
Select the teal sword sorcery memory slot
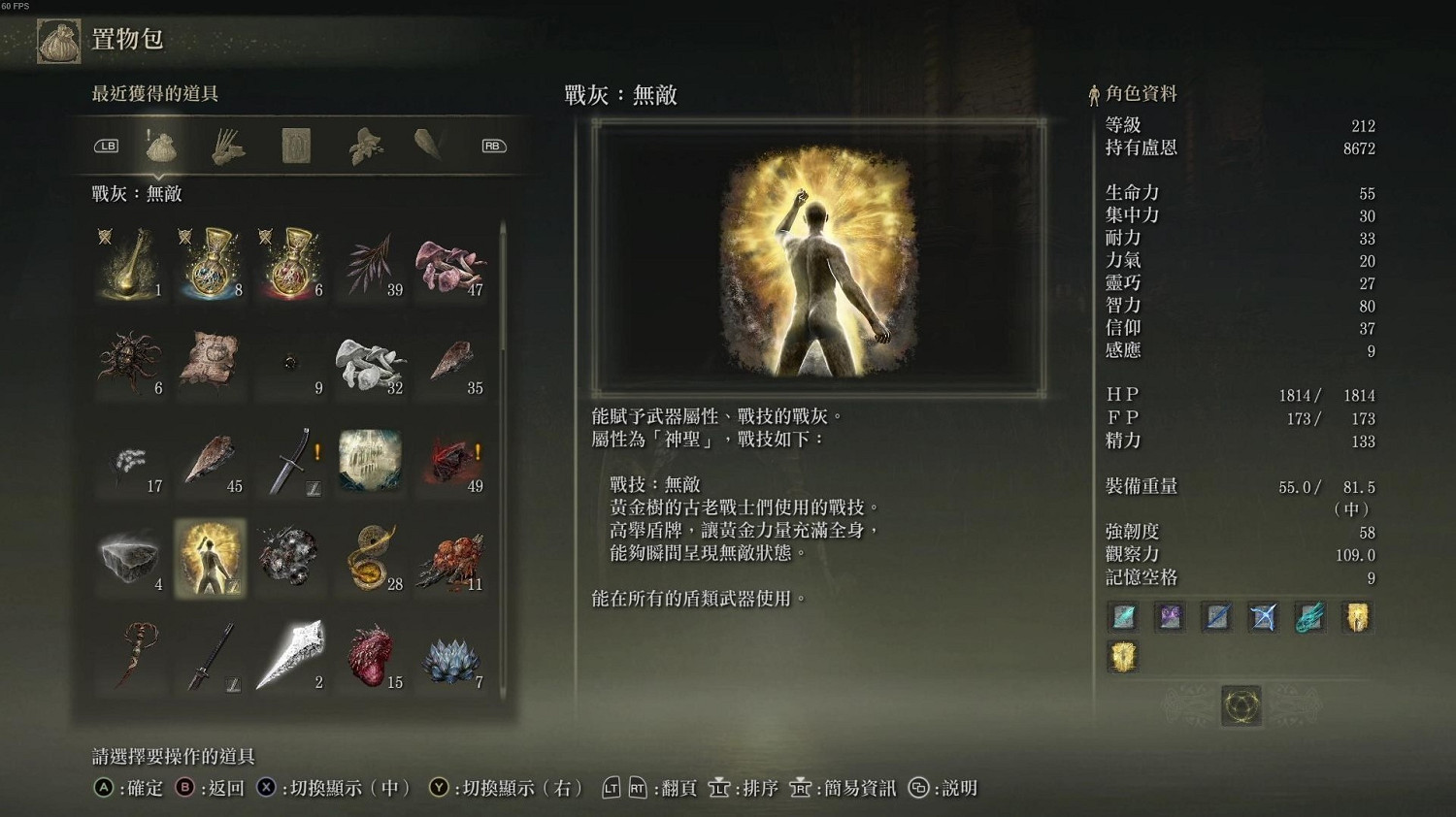[1123, 617]
